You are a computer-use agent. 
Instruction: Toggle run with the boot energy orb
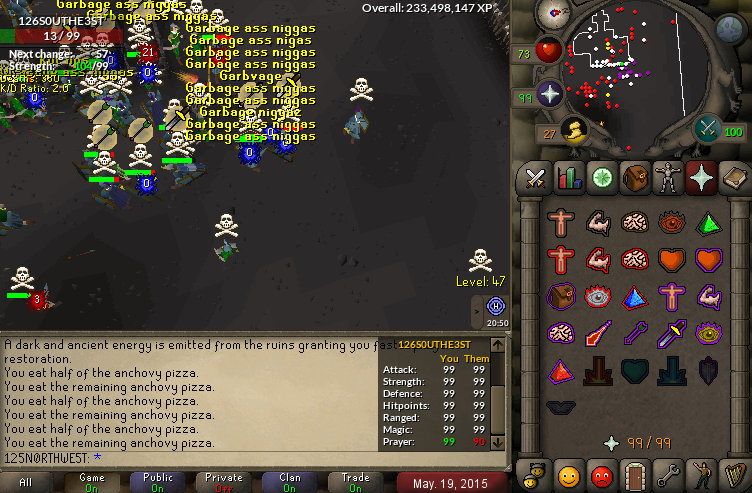click(x=573, y=130)
